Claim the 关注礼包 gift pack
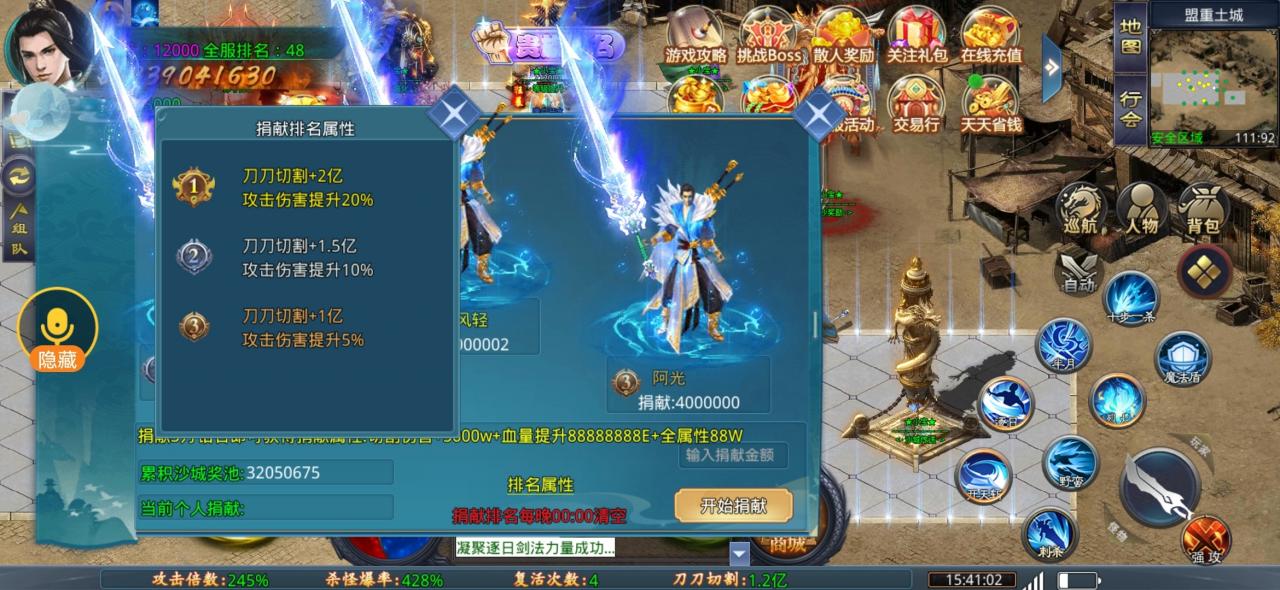The image size is (1280, 590). pos(917,36)
